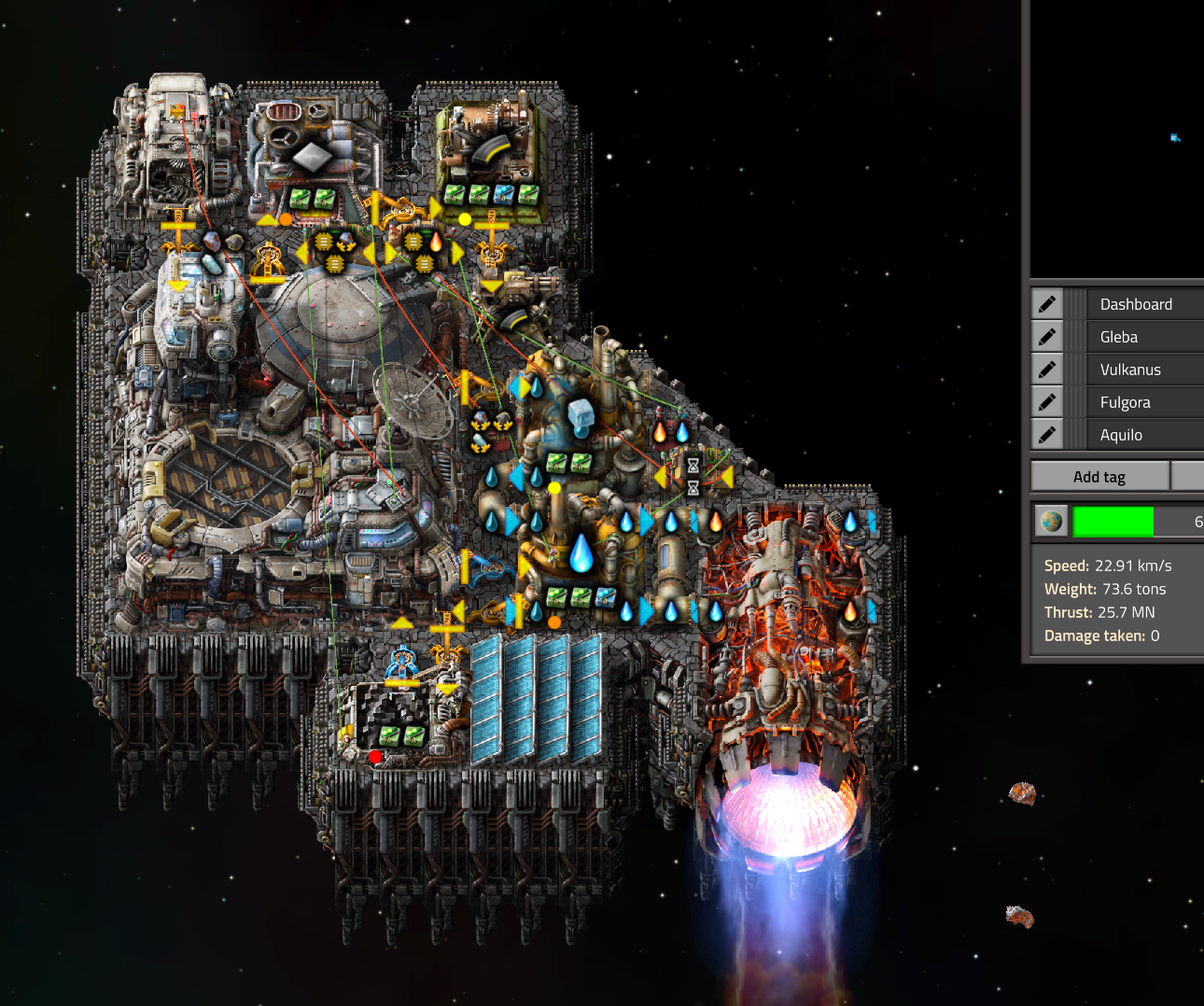Screen dimensions: 1204x1006
Task: Click the pencil button beside Vulkanus
Action: pos(1047,370)
